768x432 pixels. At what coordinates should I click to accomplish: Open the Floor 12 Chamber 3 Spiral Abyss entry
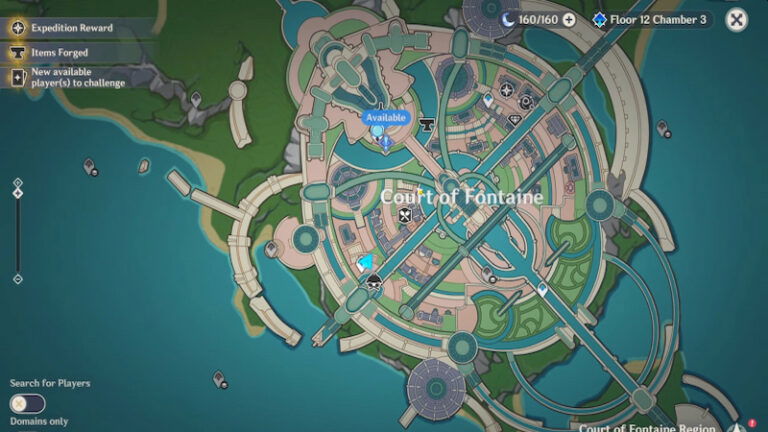coord(651,19)
